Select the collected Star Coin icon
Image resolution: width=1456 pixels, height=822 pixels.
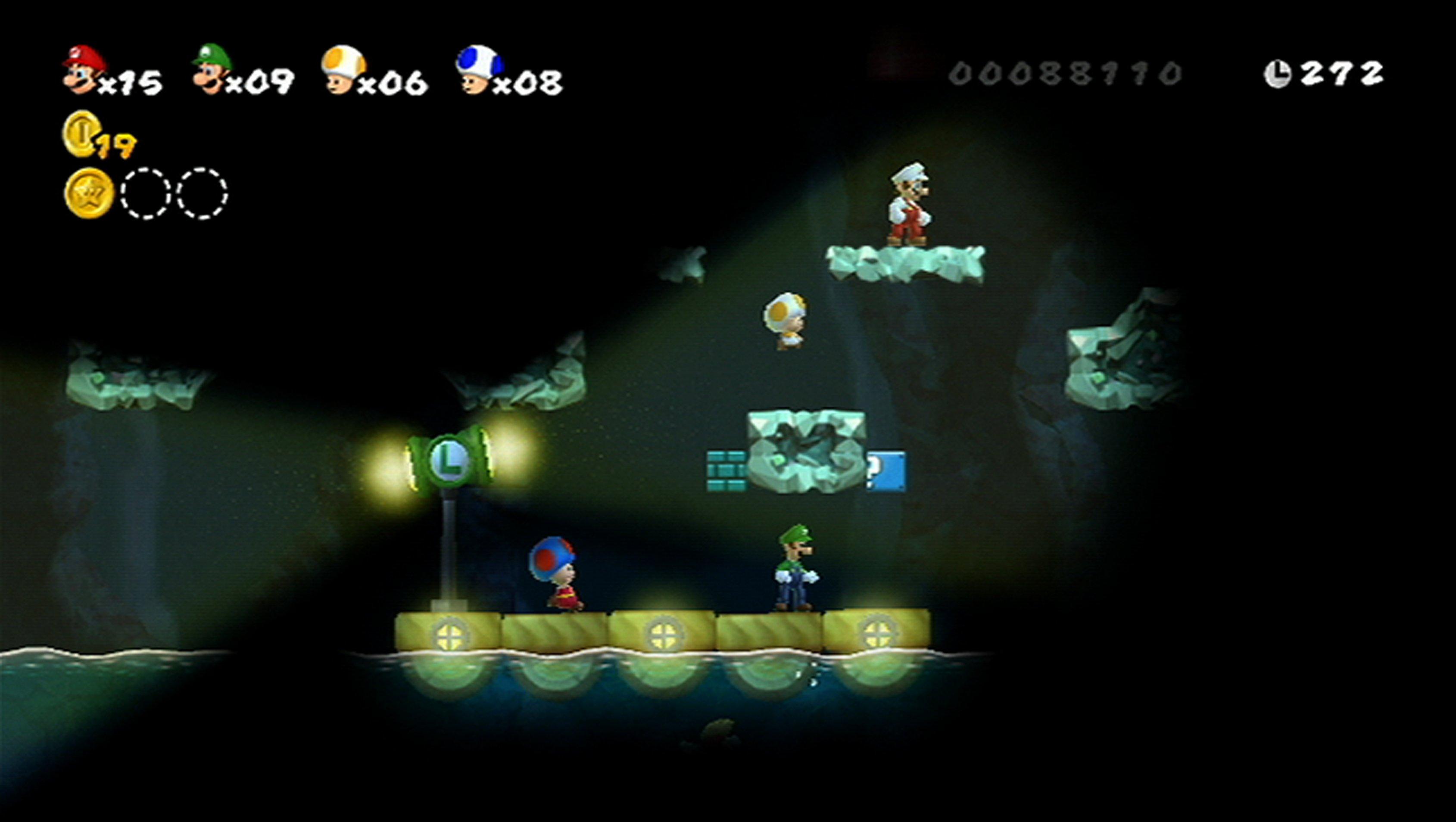(x=89, y=193)
